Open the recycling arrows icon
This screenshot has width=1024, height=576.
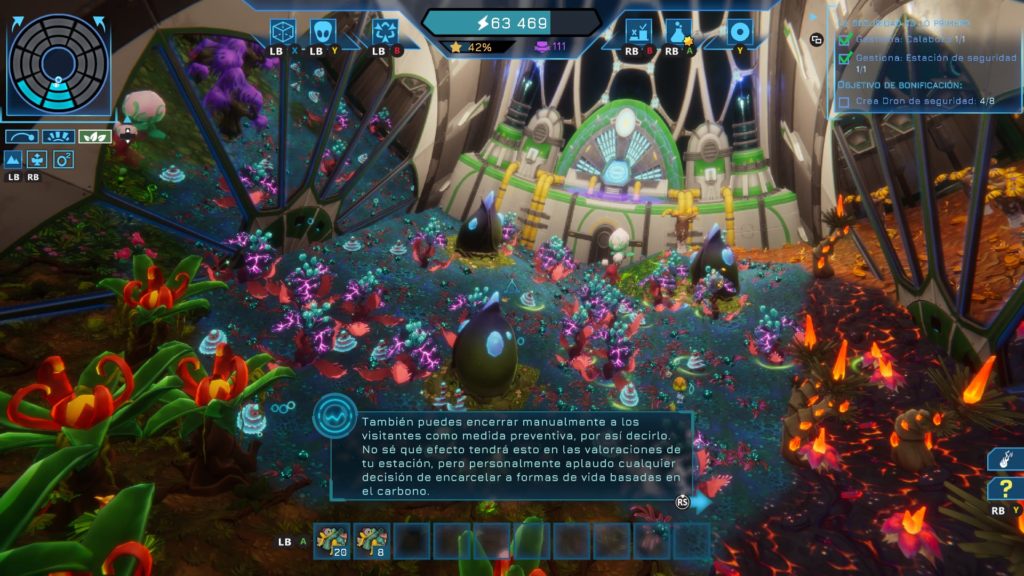(385, 31)
